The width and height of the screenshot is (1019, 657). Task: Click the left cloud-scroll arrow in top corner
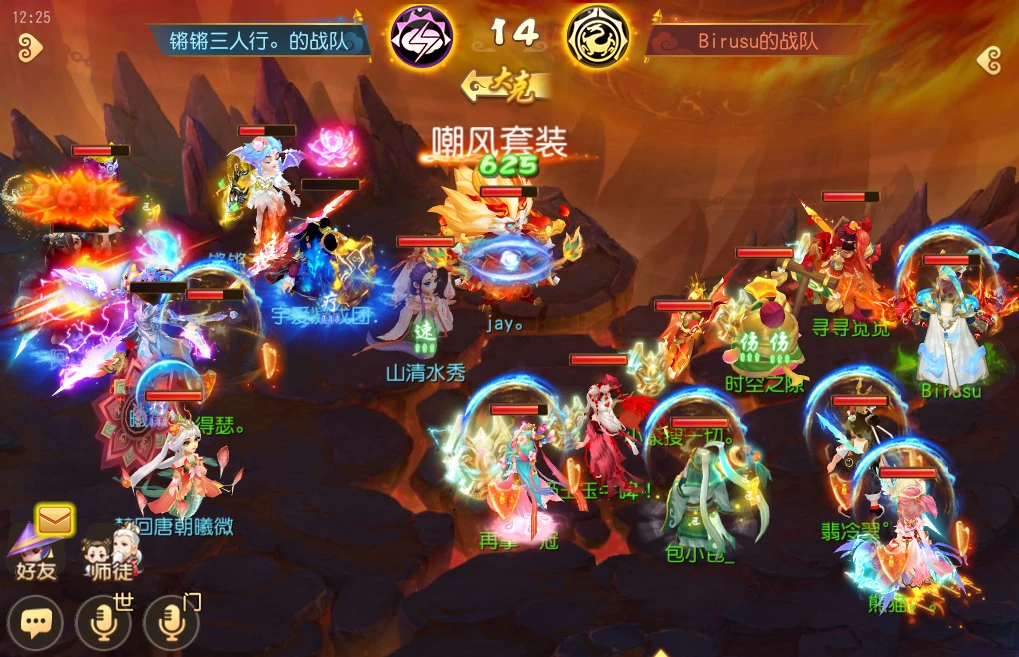coord(29,46)
